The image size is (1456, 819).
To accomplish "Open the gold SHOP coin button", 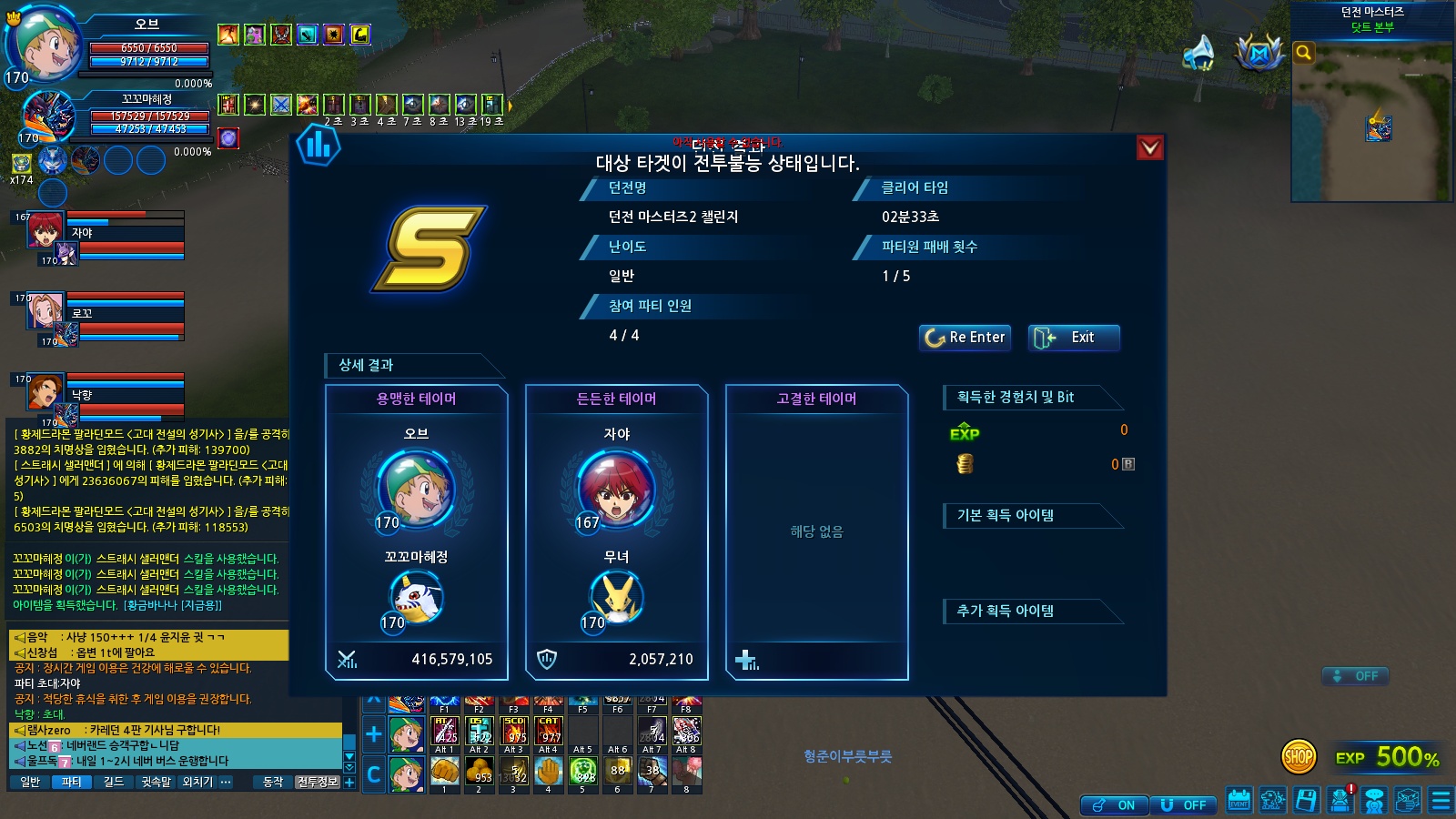I will 1299,755.
